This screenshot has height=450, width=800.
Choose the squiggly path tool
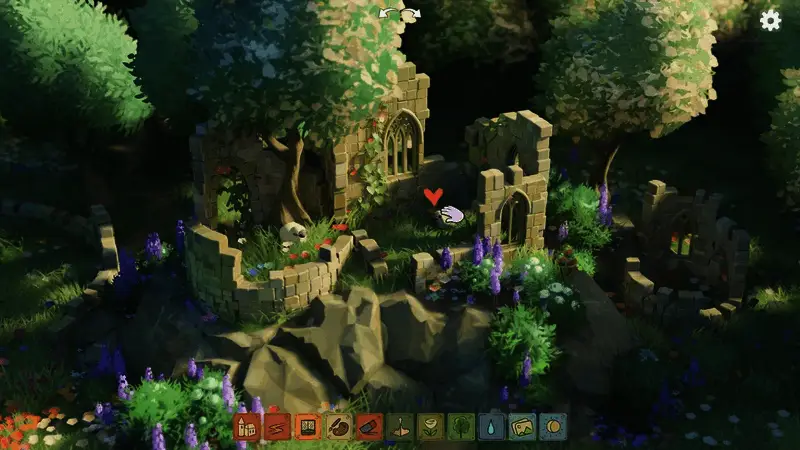(x=277, y=427)
